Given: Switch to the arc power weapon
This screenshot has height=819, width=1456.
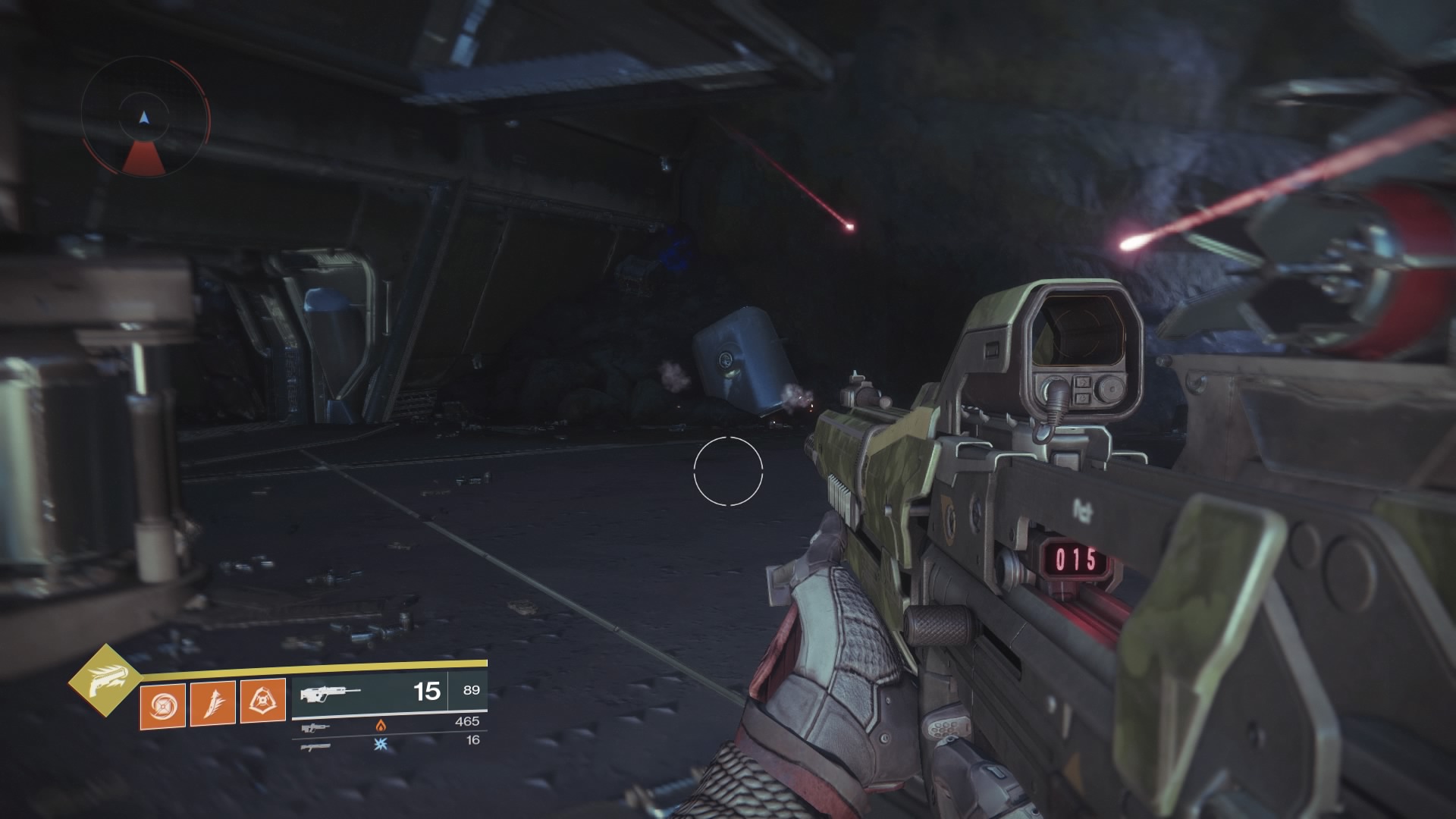Looking at the screenshot, I should coord(315,746).
